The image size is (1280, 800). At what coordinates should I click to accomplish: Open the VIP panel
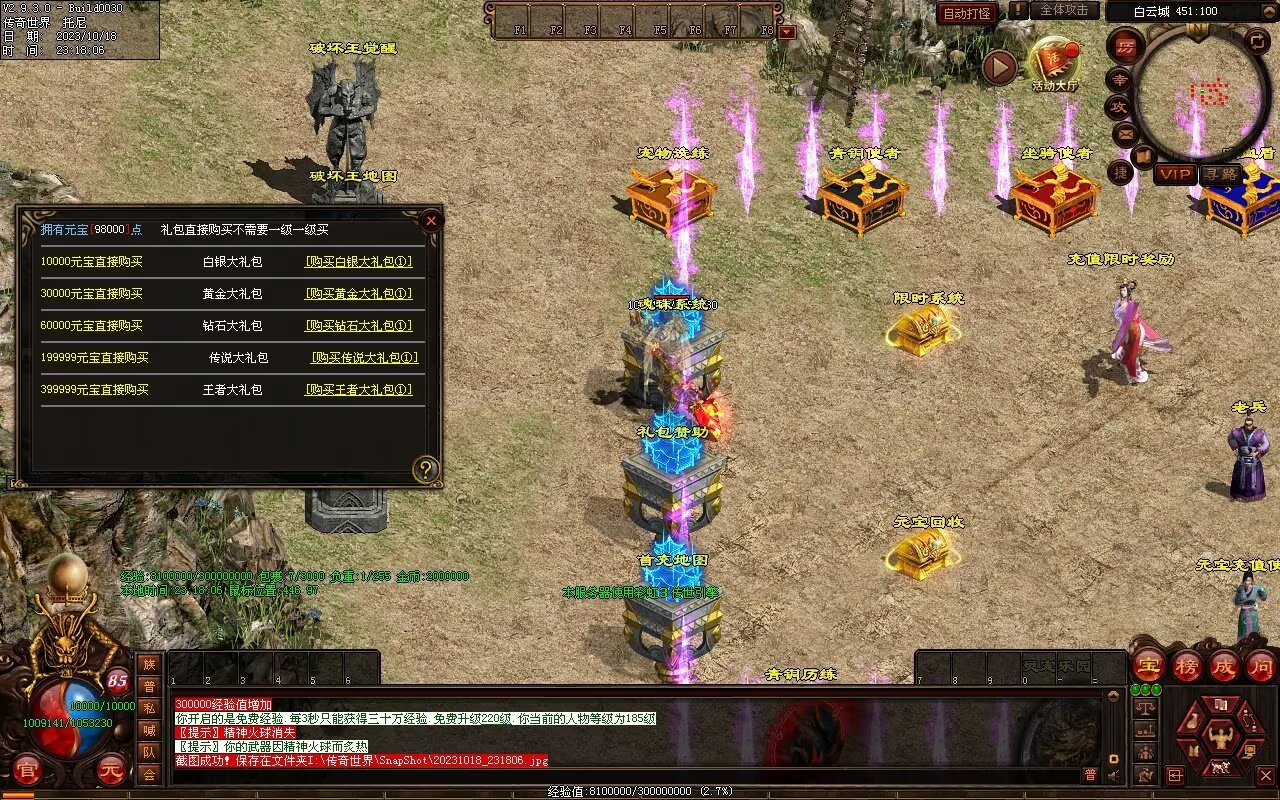point(1175,174)
